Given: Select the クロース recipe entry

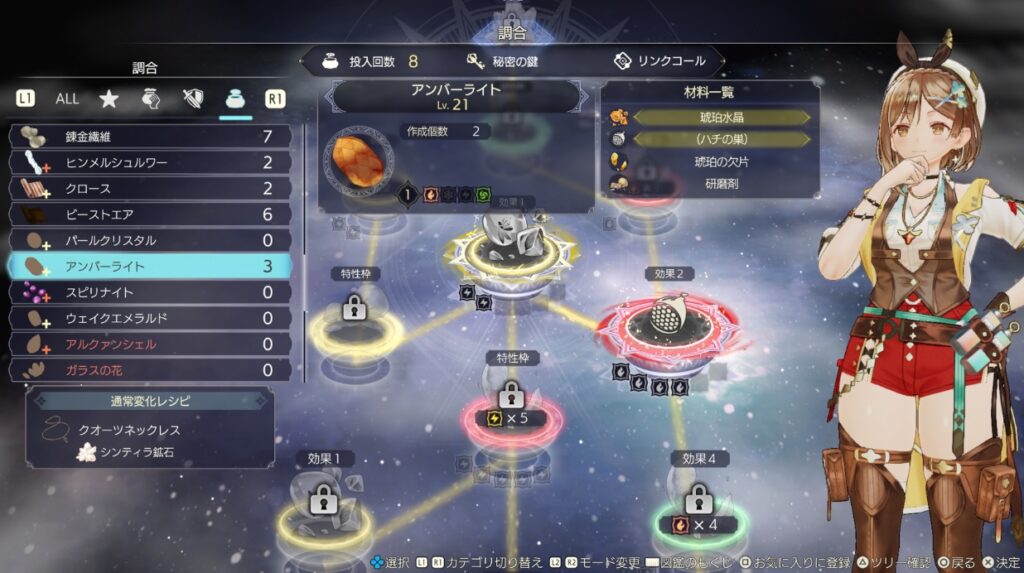Looking at the screenshot, I should coord(150,188).
